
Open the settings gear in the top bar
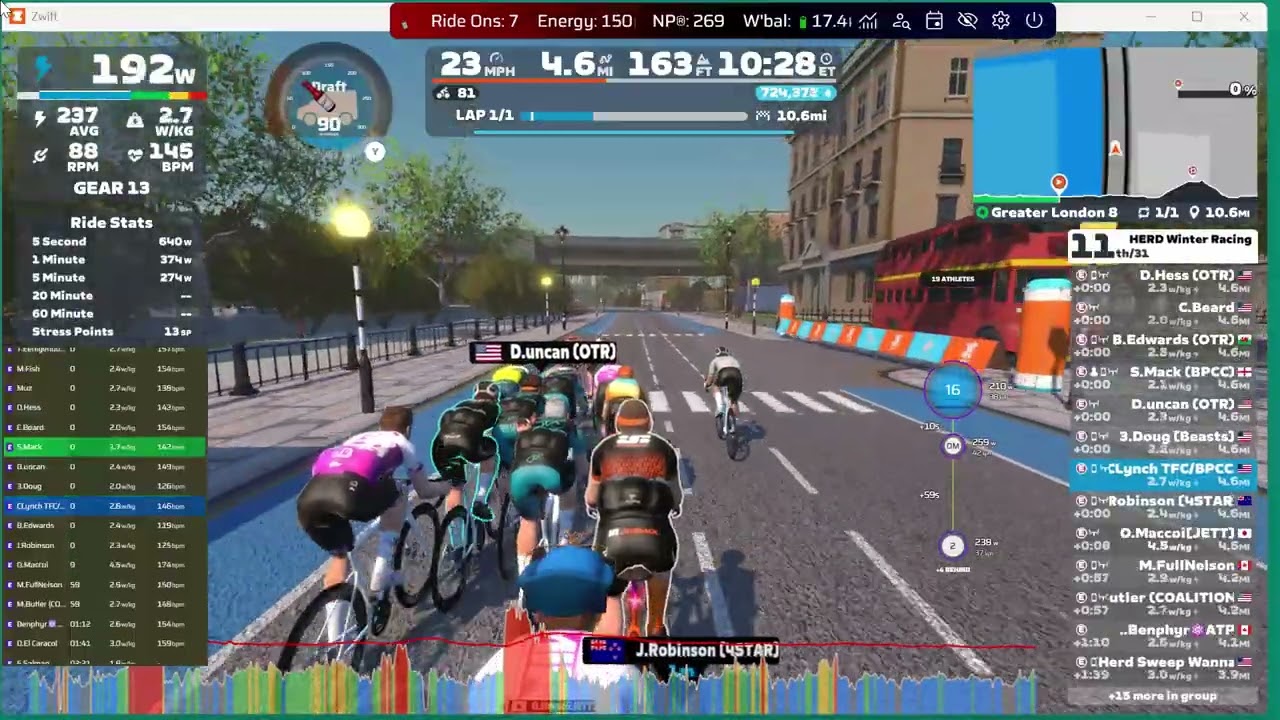(x=1000, y=20)
